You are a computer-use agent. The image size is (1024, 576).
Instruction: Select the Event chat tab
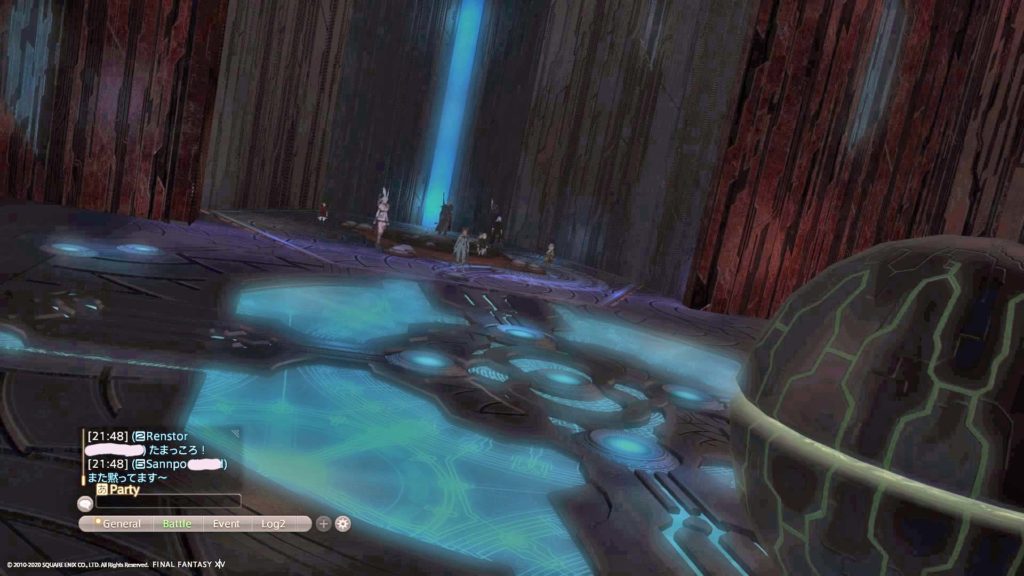pos(226,523)
